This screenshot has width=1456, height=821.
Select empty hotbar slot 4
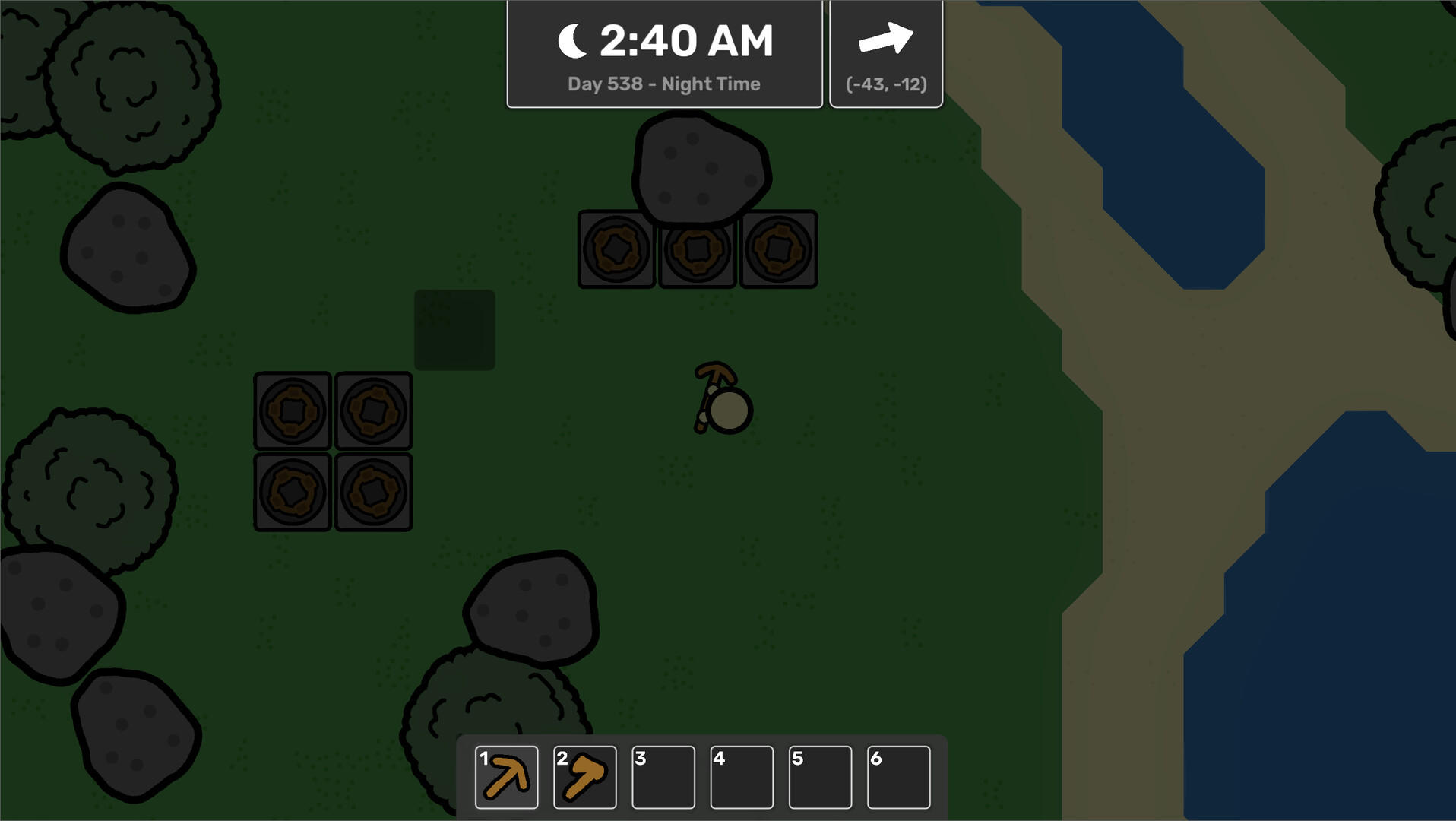pos(742,777)
